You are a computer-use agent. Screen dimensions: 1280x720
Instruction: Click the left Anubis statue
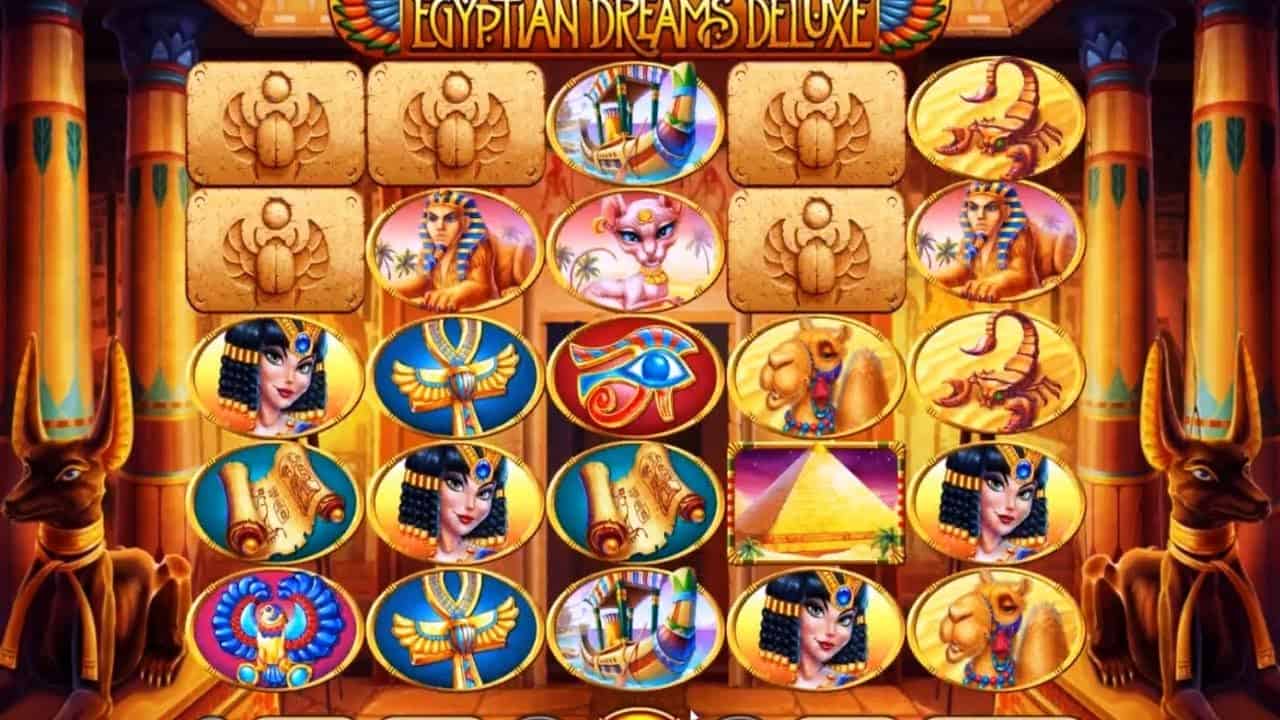(70, 500)
